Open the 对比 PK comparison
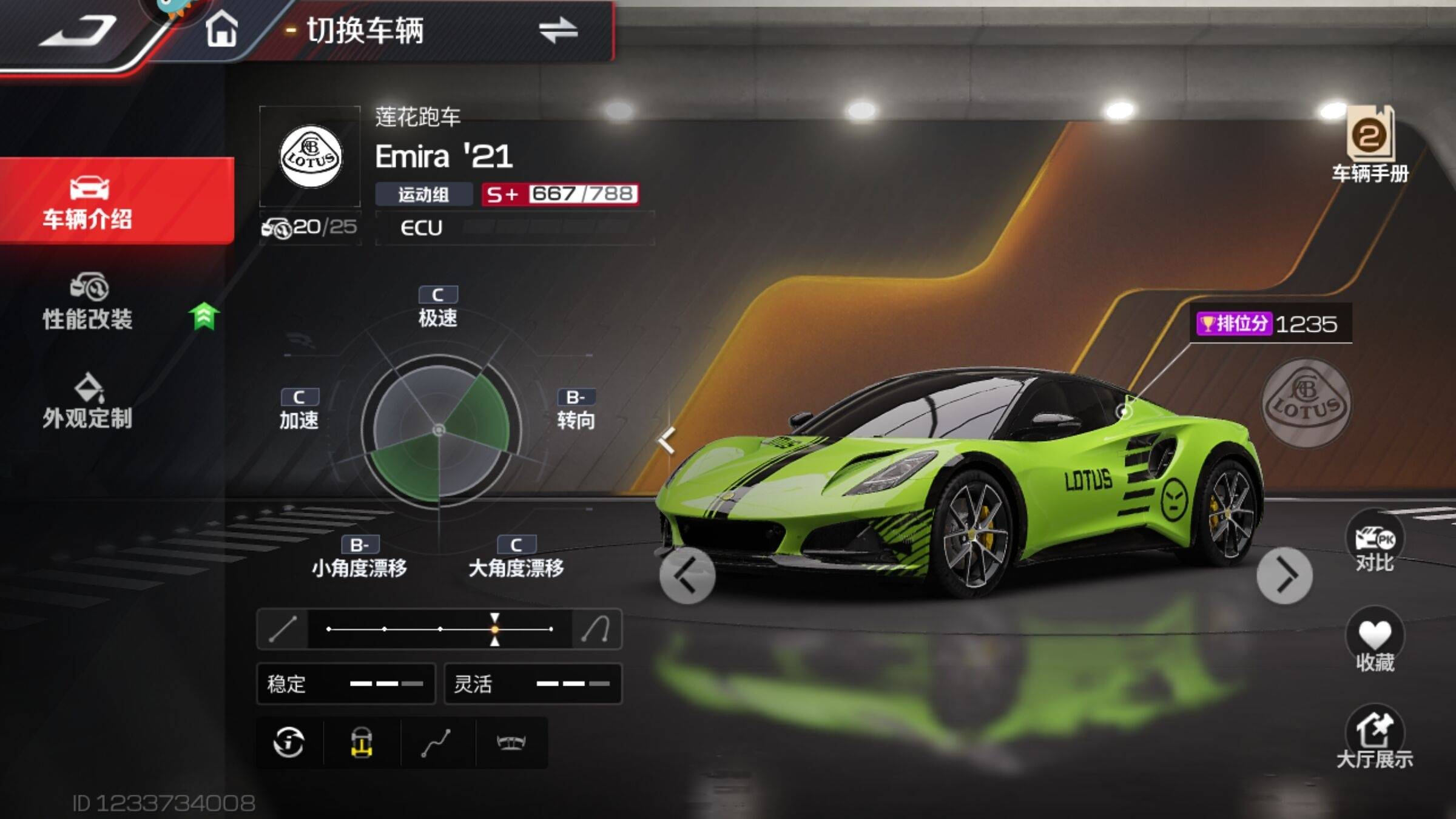This screenshot has height=819, width=1456. (1375, 543)
